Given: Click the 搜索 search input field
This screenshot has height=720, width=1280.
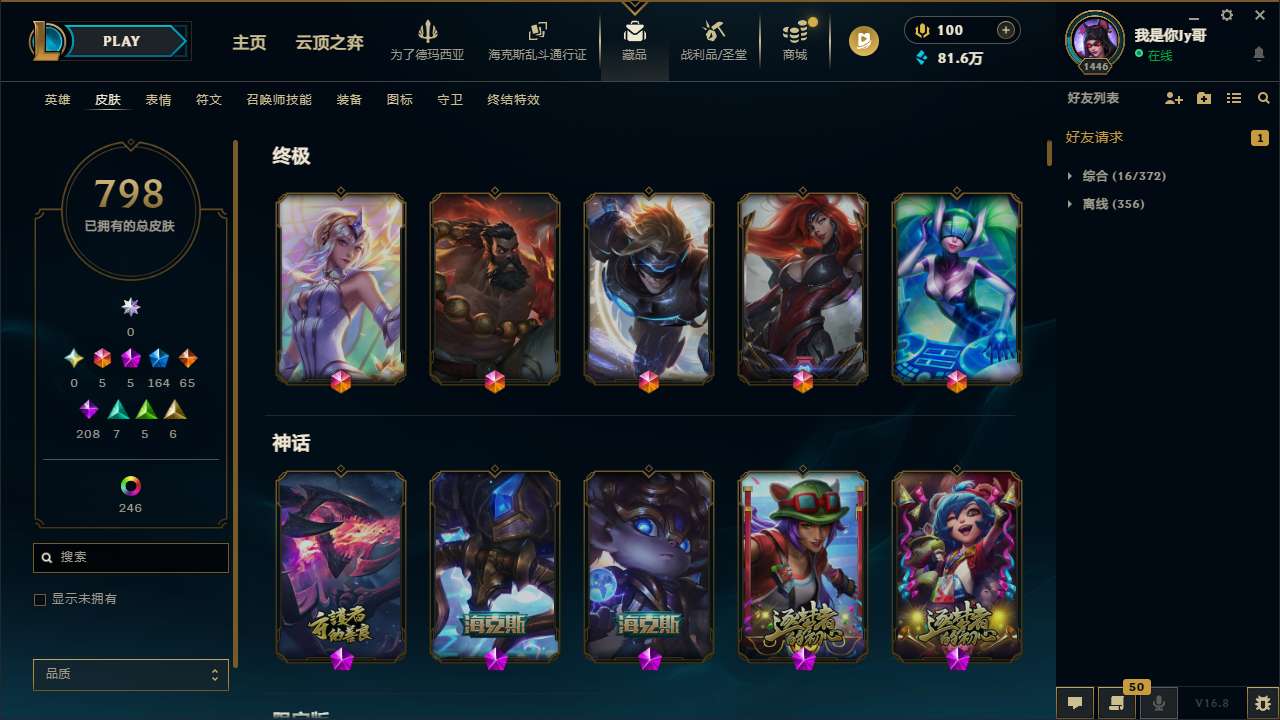Looking at the screenshot, I should (130, 557).
